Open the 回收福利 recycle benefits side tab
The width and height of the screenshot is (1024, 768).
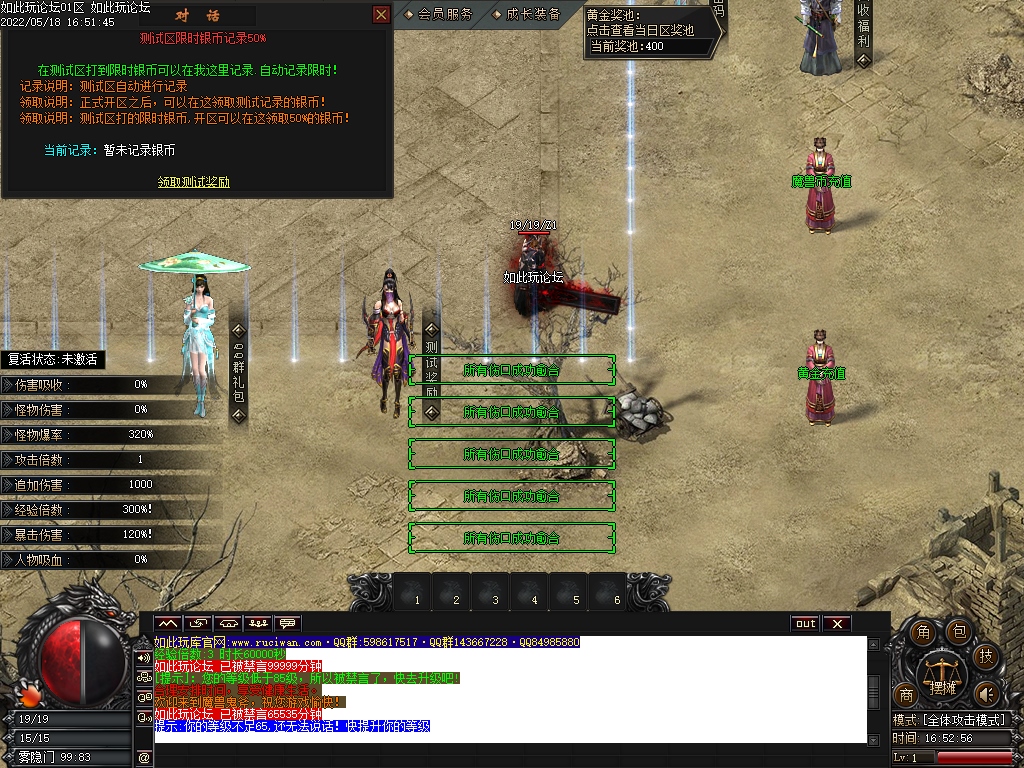[863, 30]
